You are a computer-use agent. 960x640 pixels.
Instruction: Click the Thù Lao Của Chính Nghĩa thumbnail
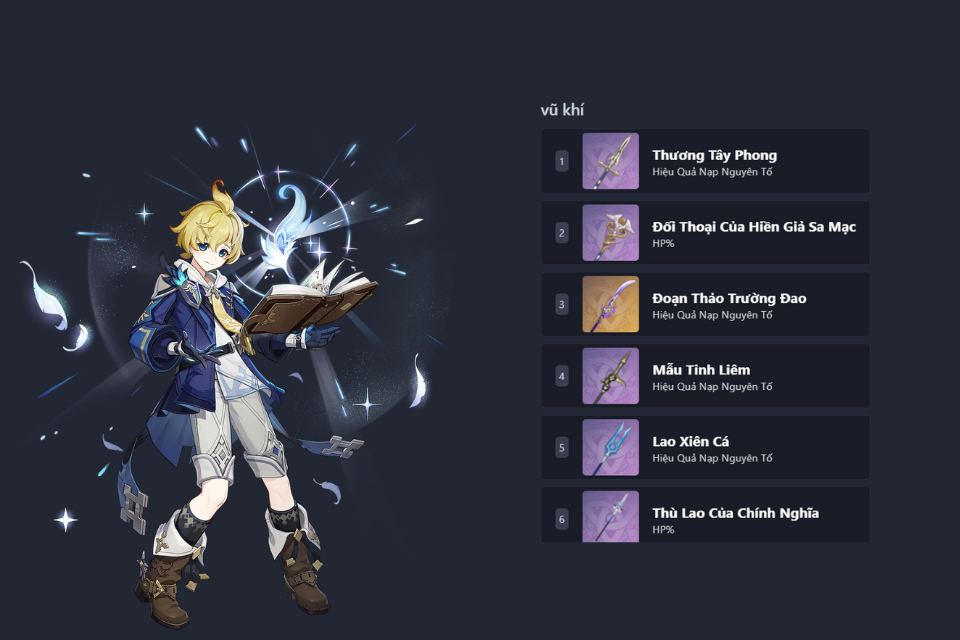pyautogui.click(x=610, y=516)
